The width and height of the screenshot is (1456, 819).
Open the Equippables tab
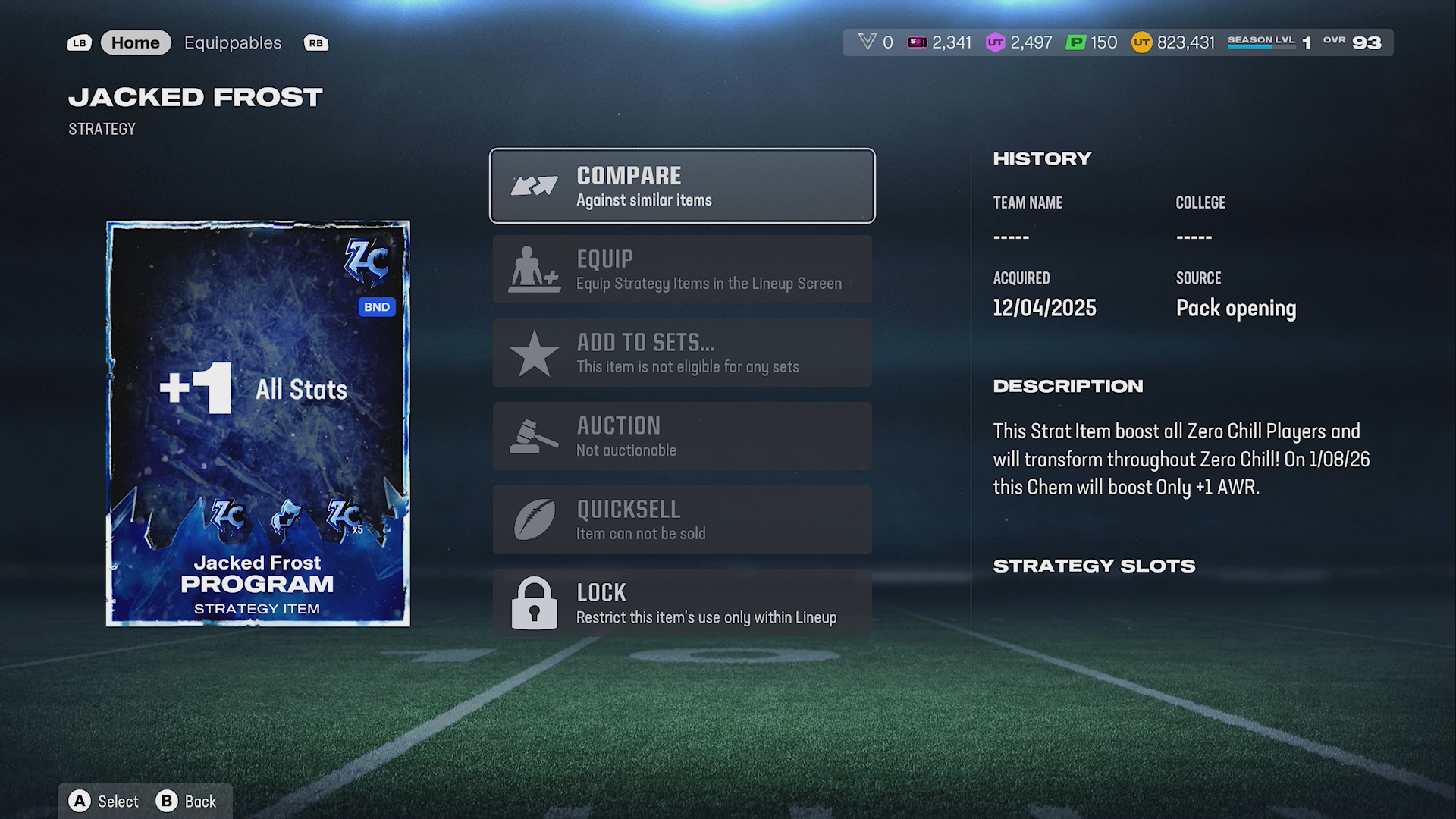click(x=233, y=43)
